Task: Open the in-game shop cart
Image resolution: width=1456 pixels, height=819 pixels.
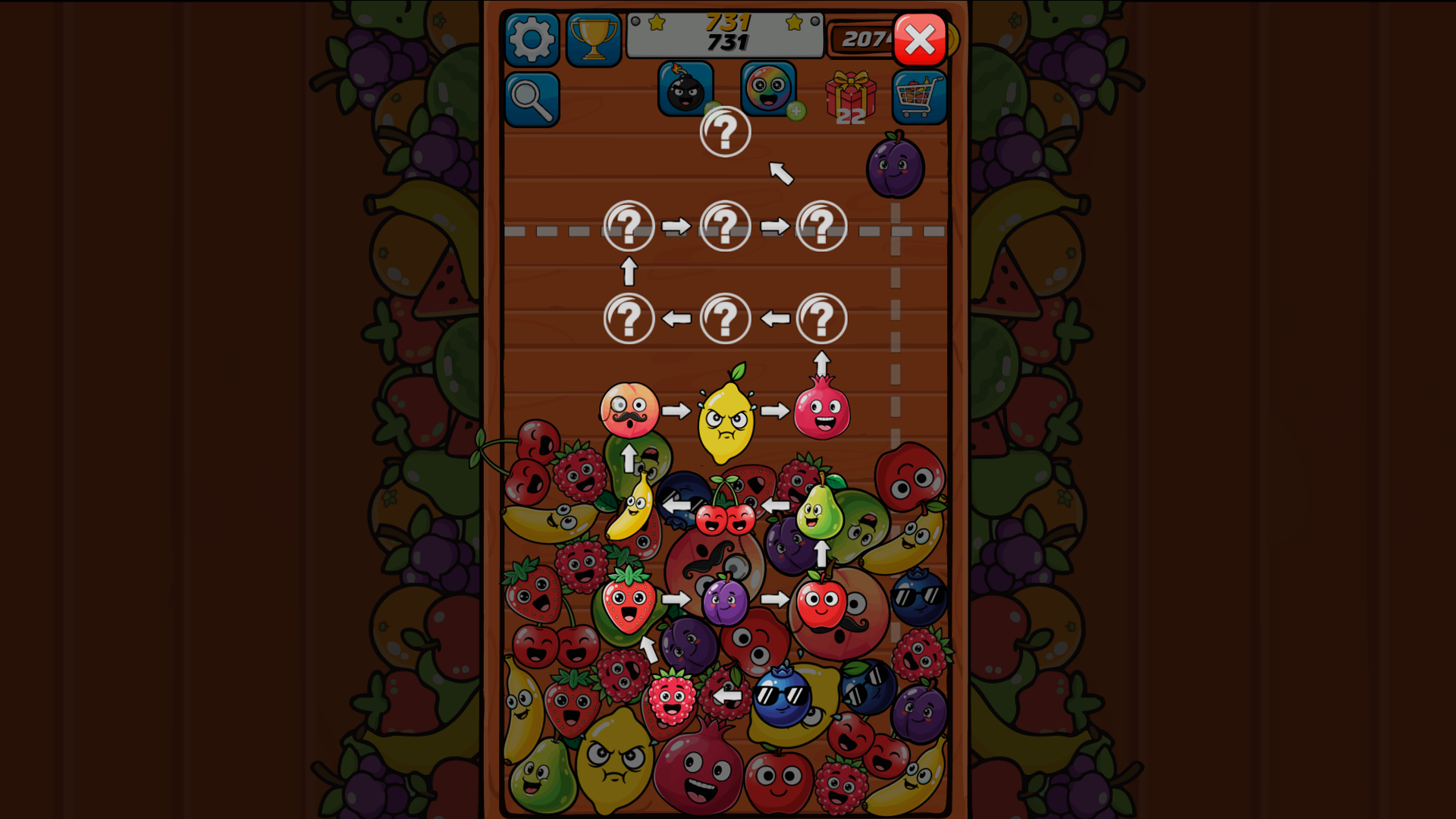Action: 918,96
